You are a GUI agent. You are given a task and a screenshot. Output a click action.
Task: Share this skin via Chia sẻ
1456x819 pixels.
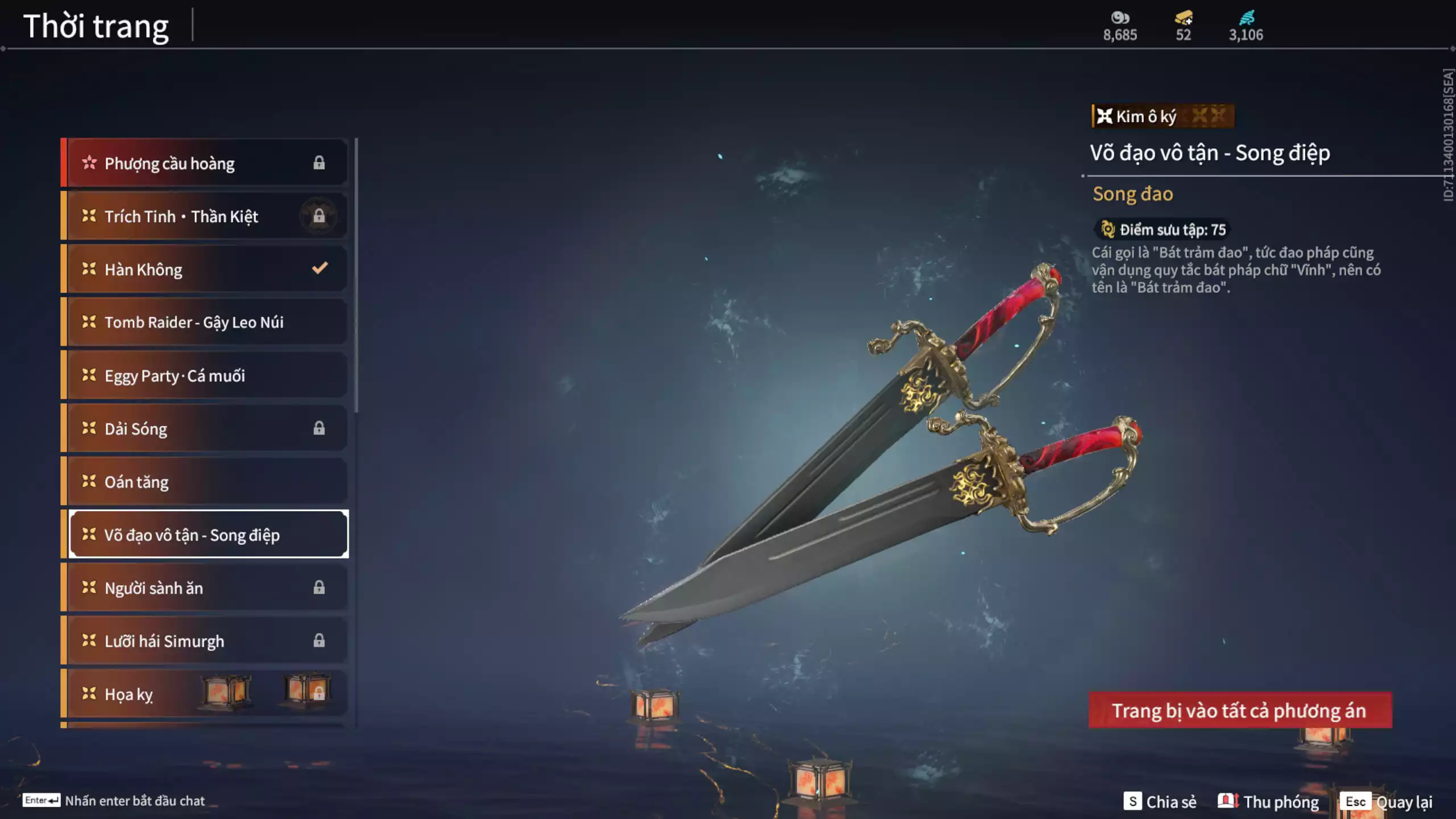click(x=1160, y=801)
